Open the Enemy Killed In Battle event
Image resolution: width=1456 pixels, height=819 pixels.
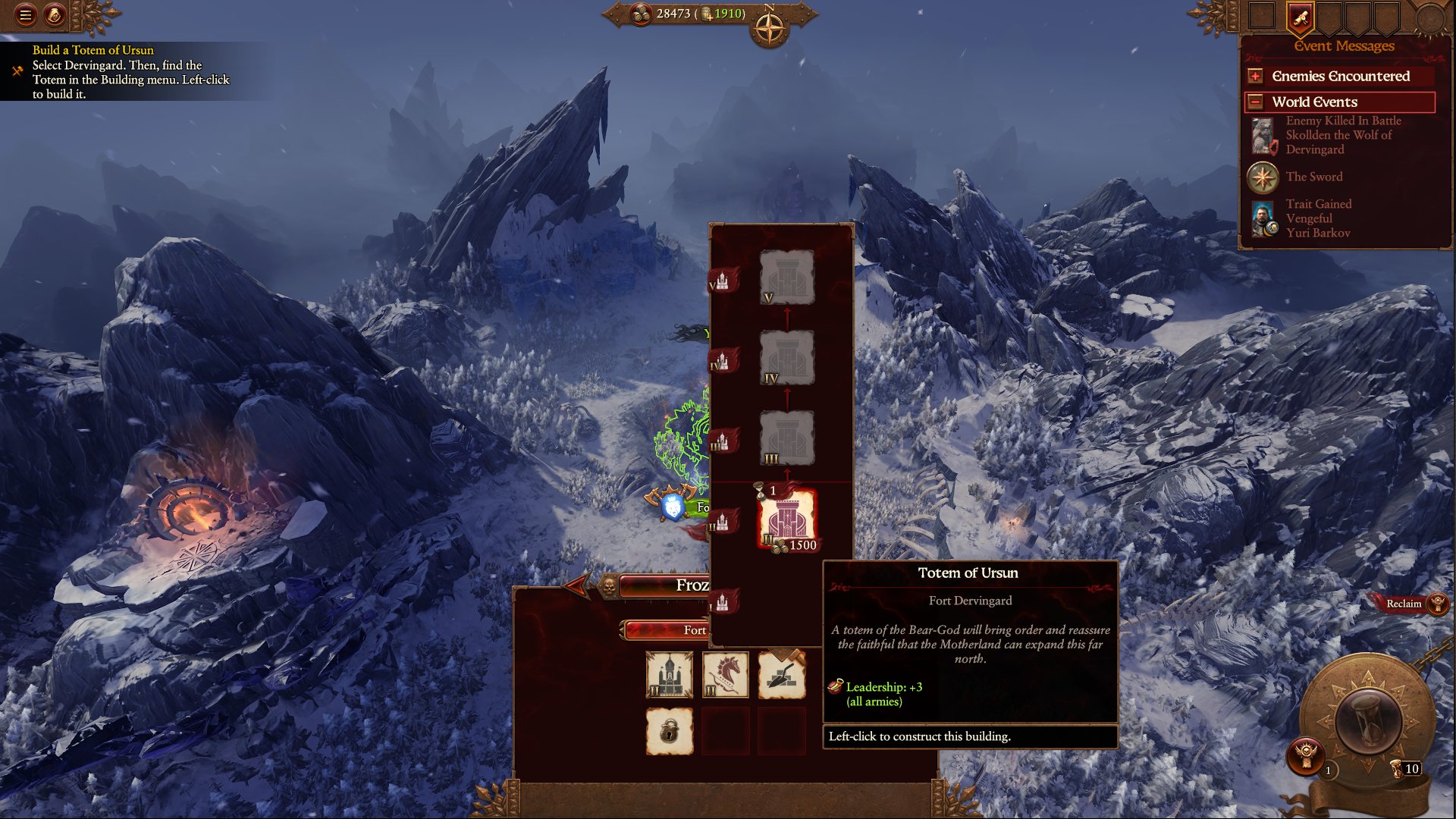click(x=1341, y=135)
